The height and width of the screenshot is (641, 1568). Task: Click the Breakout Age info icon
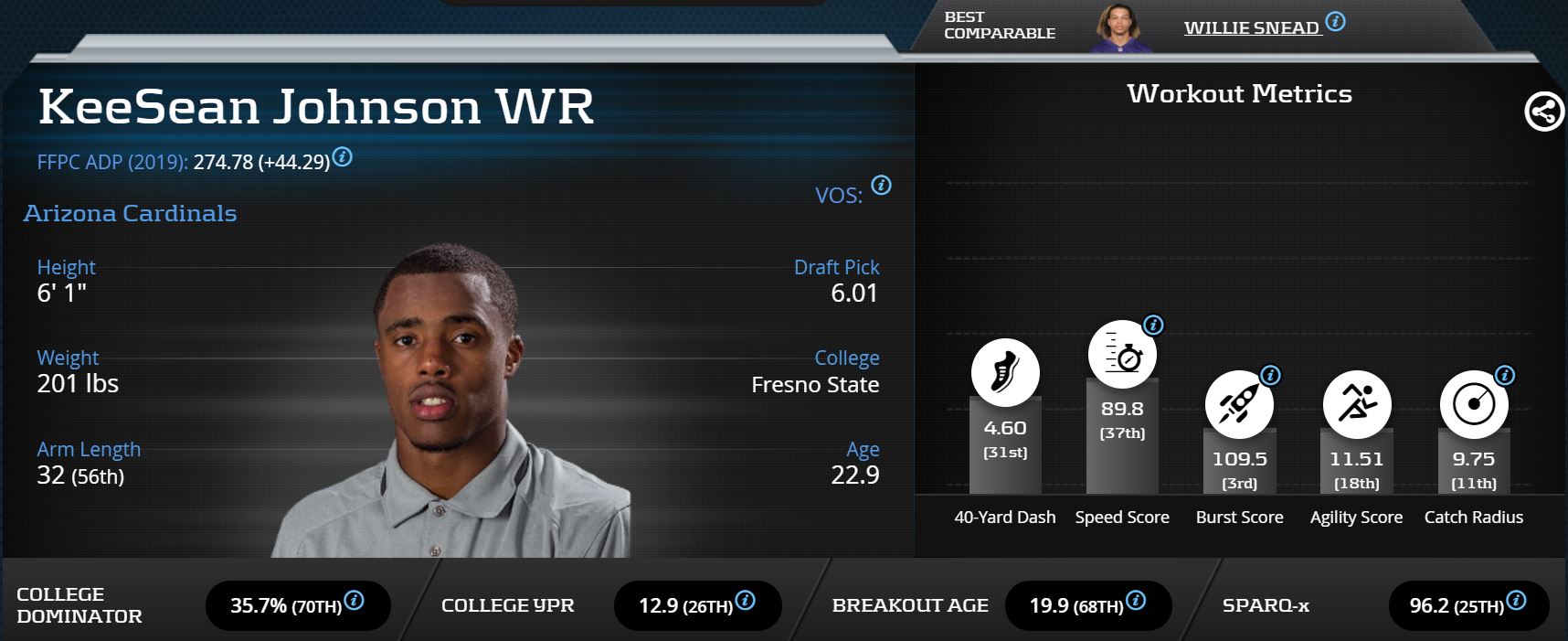(x=1136, y=601)
